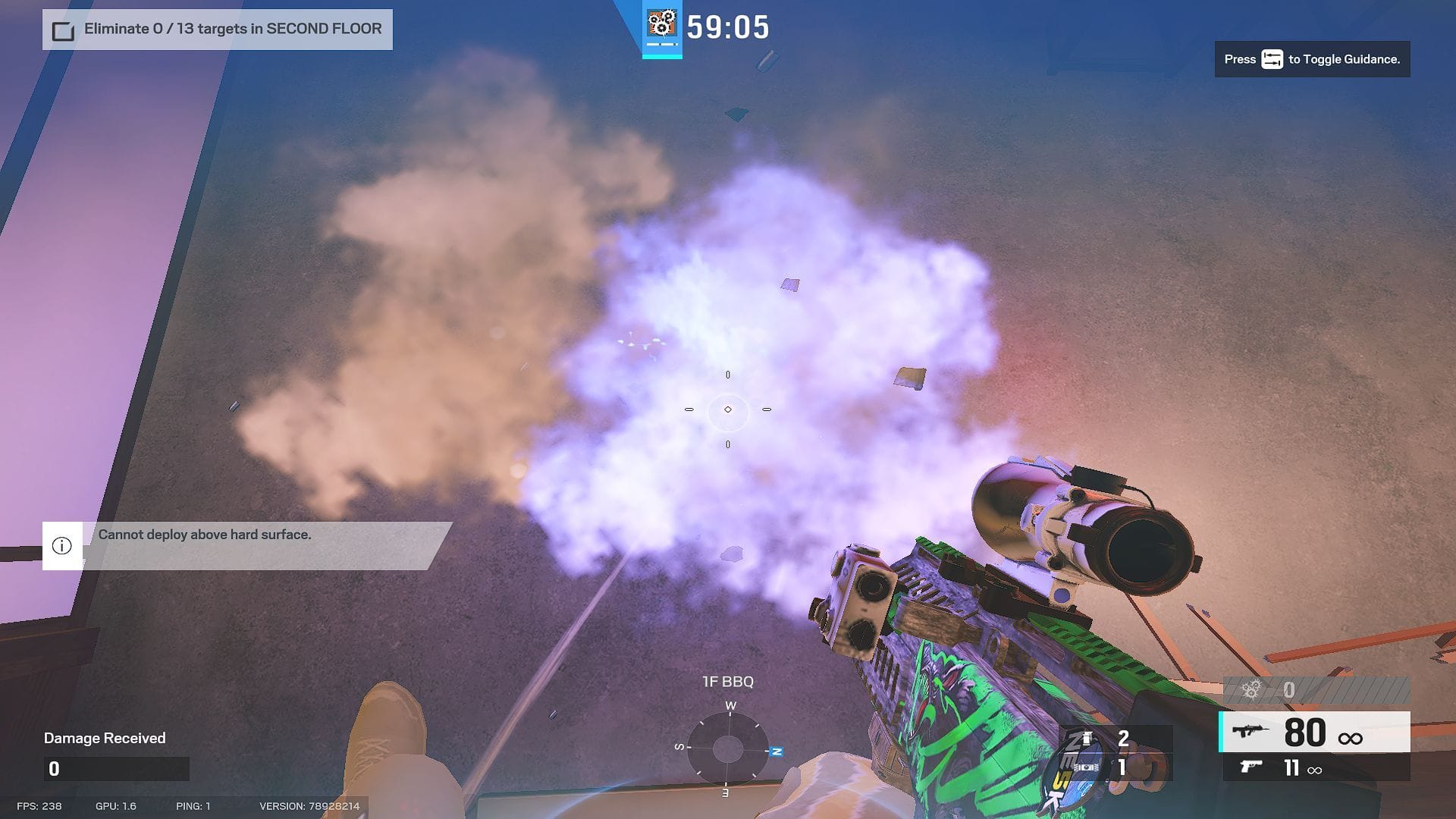Image resolution: width=1456 pixels, height=819 pixels.
Task: Click the smoke grenade gadget icon
Action: click(x=1086, y=739)
